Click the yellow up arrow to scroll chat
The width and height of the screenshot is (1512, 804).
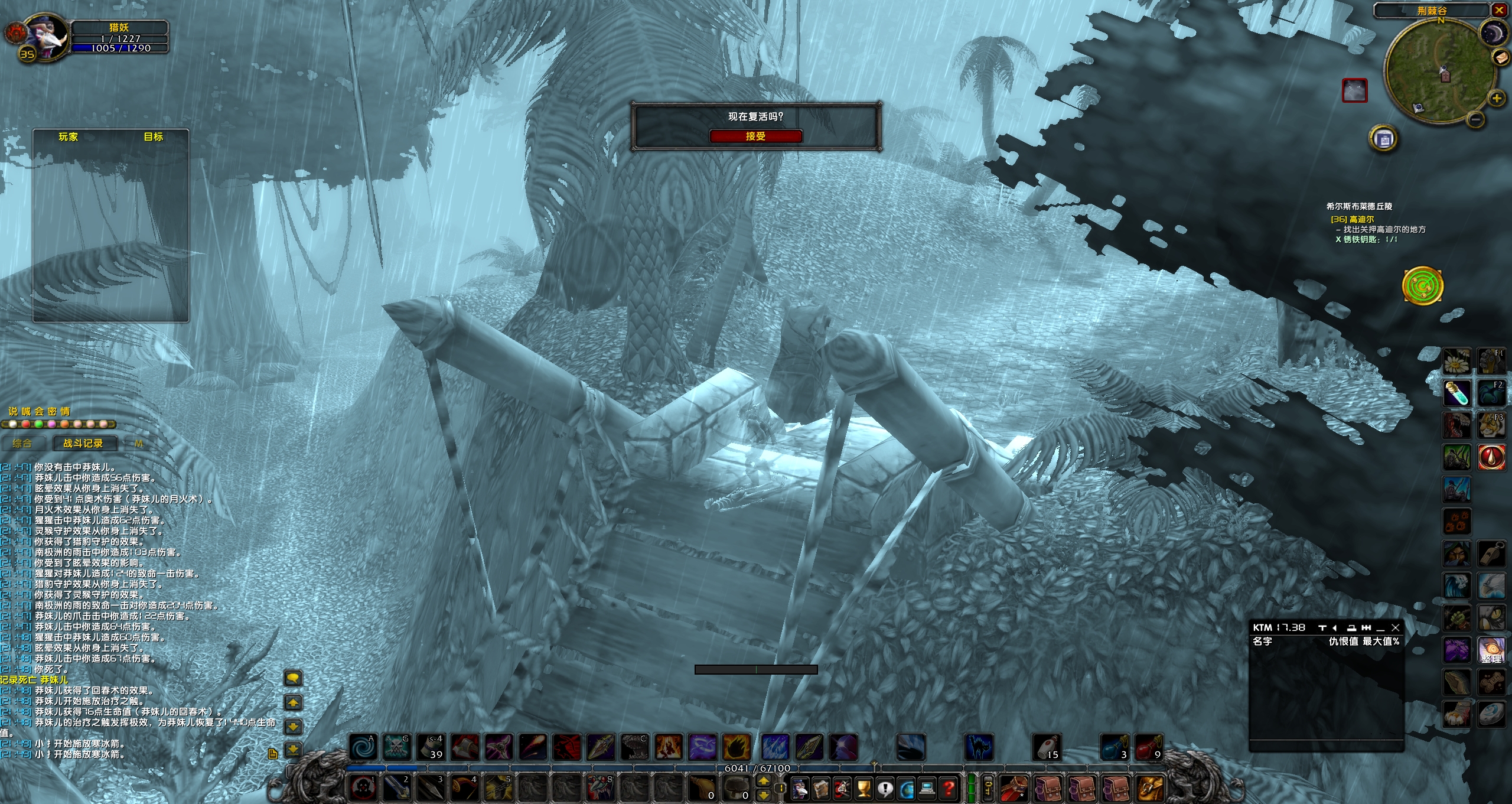pos(293,702)
